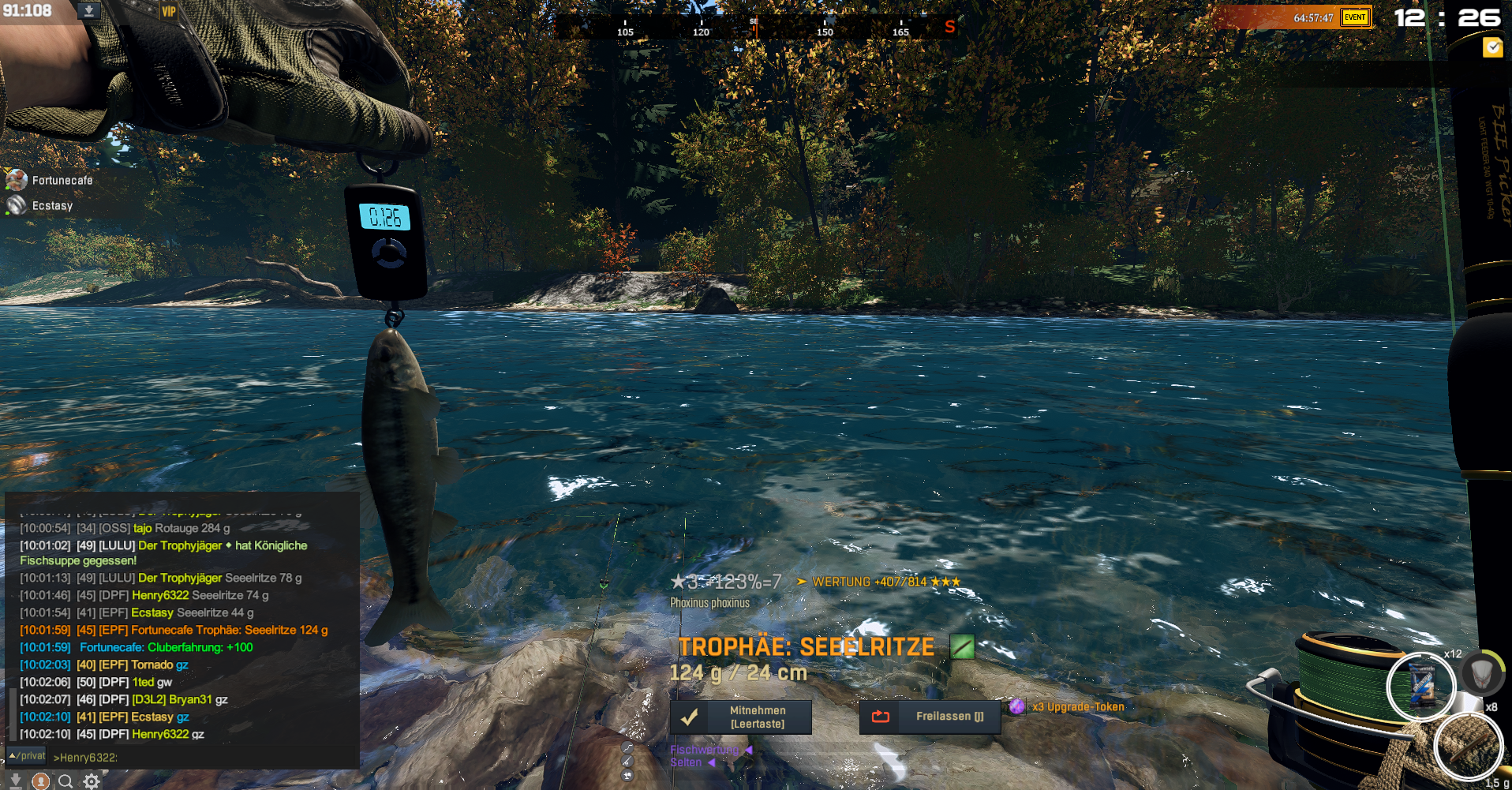The height and width of the screenshot is (790, 1512).
Task: Release the fish with Freilassen
Action: (x=930, y=717)
